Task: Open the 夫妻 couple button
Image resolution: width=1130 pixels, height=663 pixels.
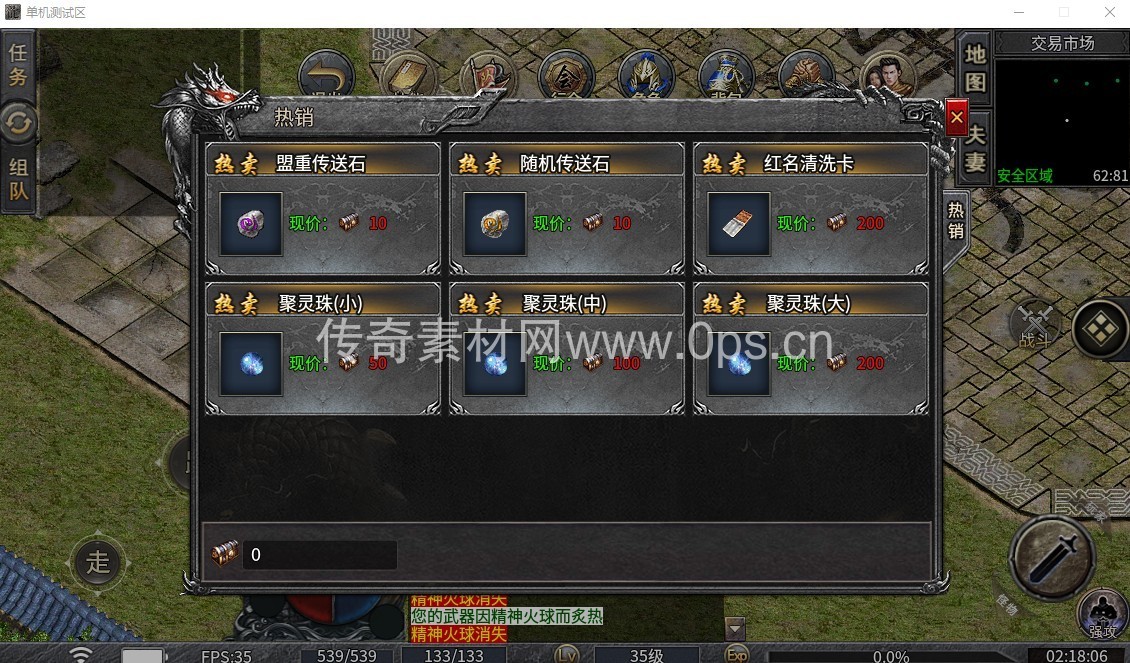Action: (x=974, y=147)
